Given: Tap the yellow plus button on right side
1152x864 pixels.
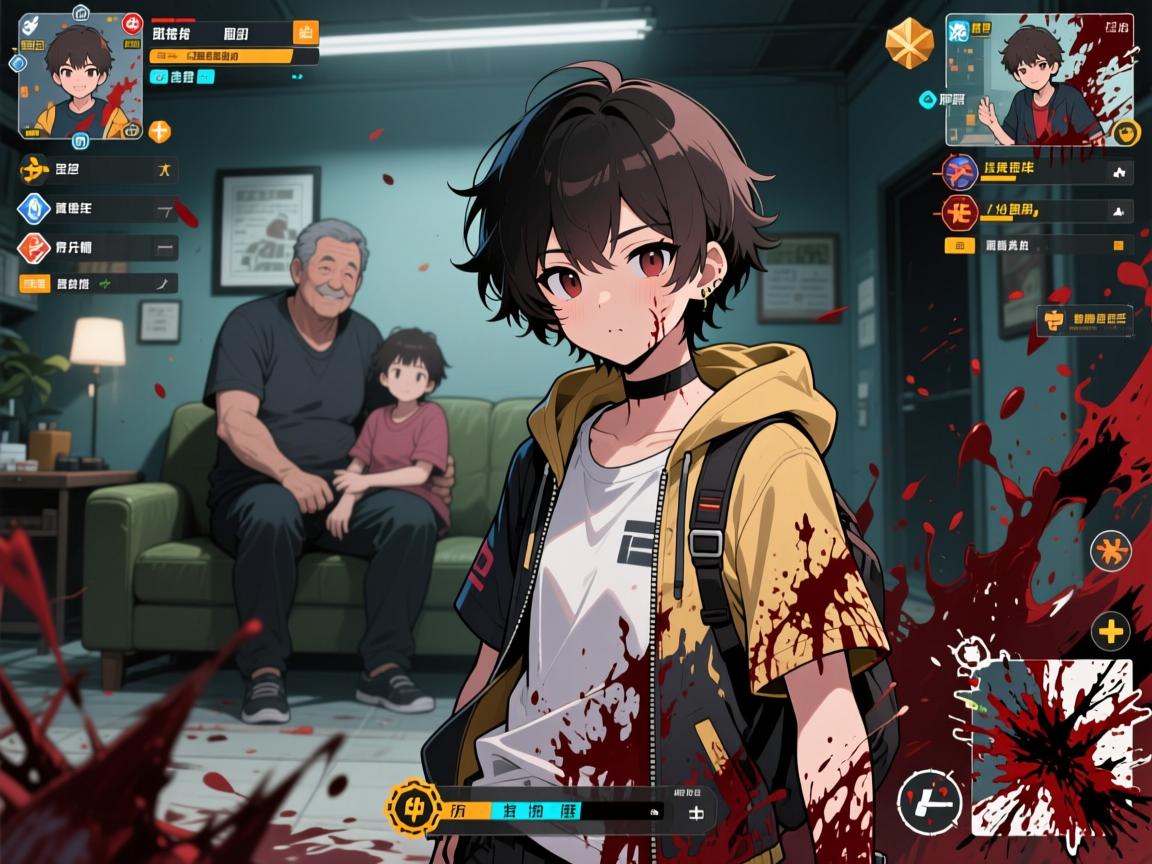Looking at the screenshot, I should (1110, 631).
